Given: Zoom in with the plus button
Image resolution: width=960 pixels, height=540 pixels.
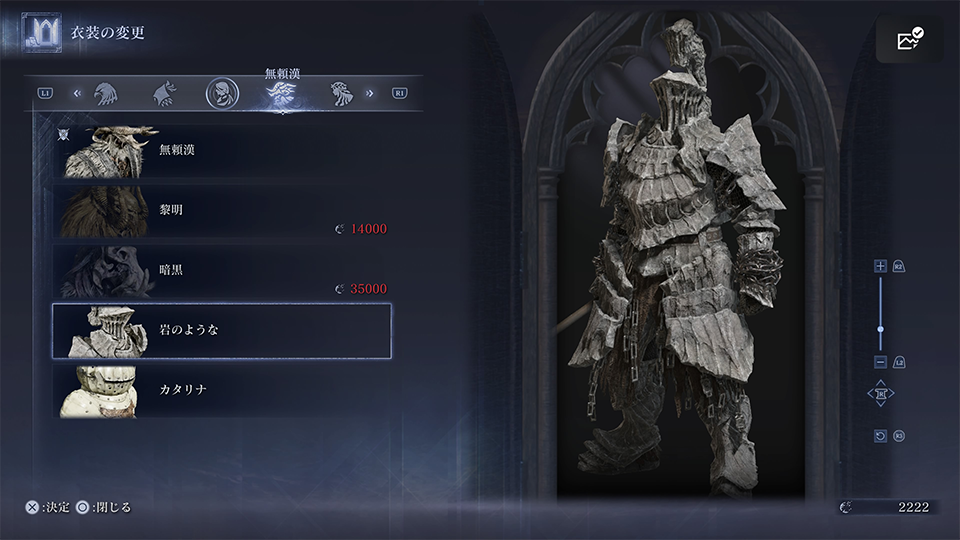Looking at the screenshot, I should [x=880, y=267].
